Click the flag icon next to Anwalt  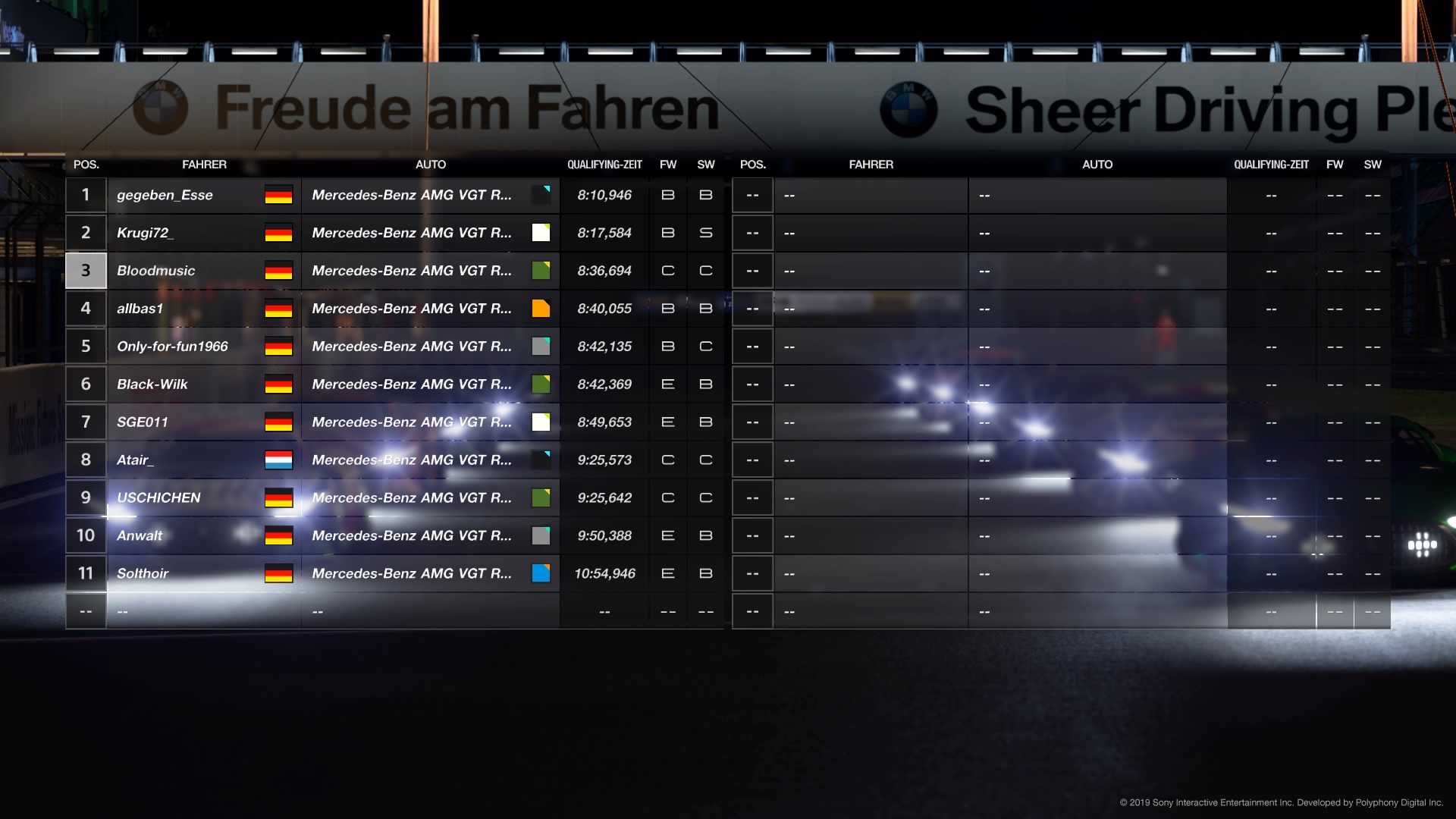tap(278, 535)
